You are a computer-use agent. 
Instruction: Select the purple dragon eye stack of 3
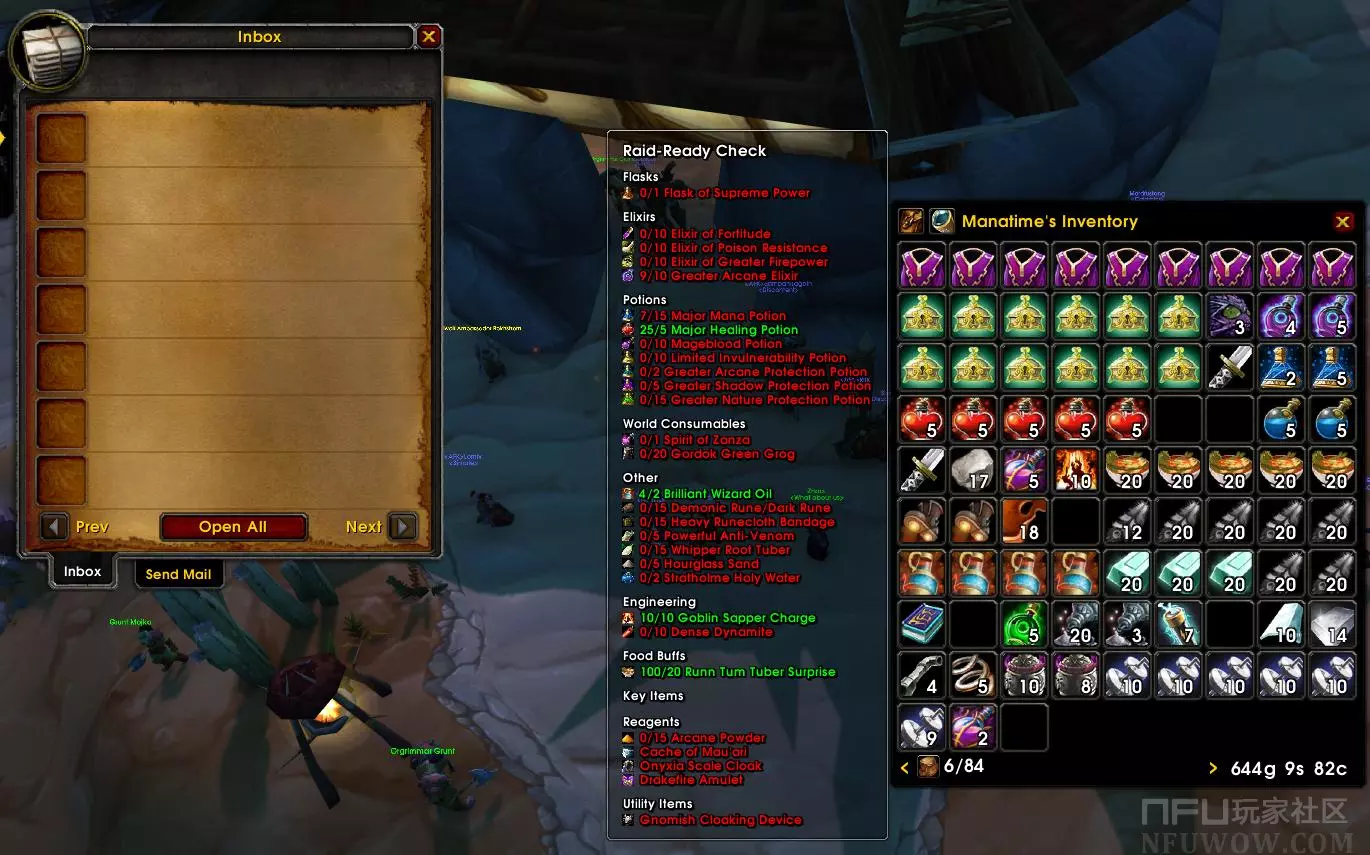point(1230,316)
